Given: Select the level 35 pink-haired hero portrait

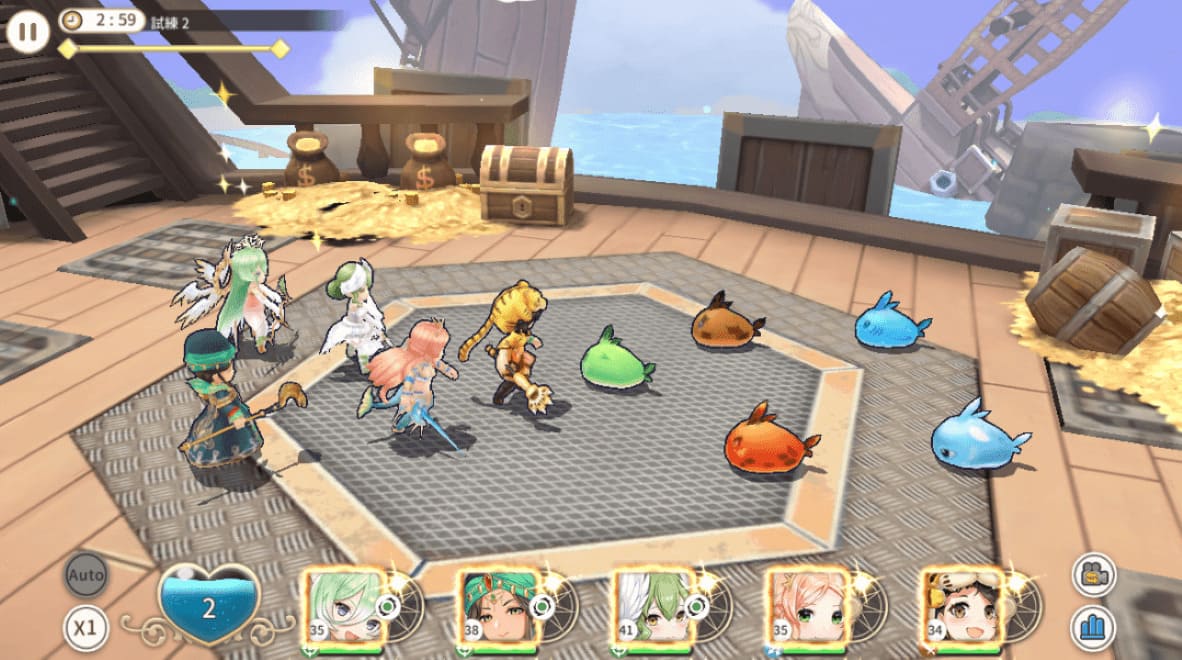Looking at the screenshot, I should 805,607.
